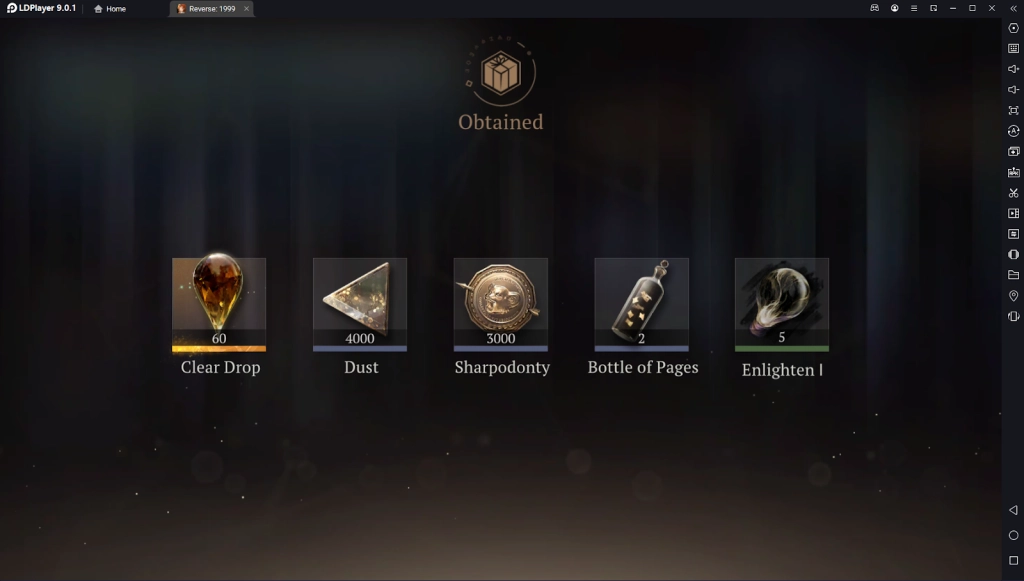Open the Enlighten reward item details
Screen dimensions: 1024x581
click(782, 302)
